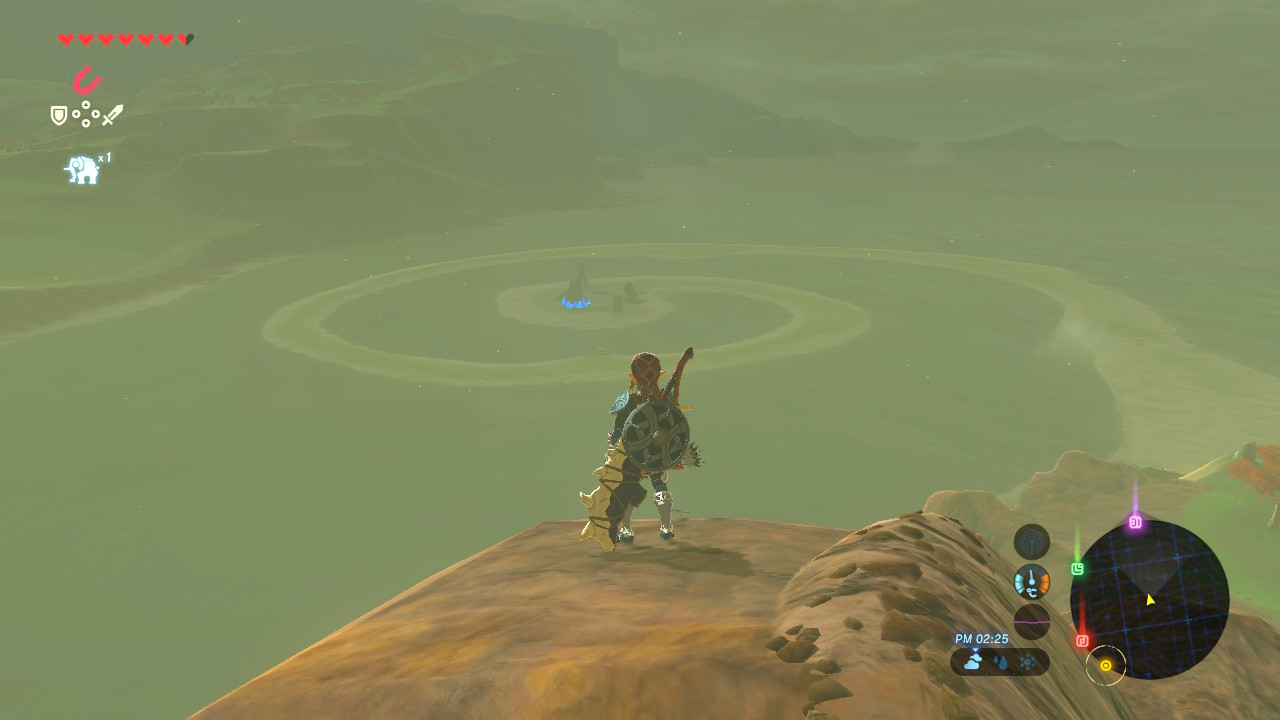This screenshot has height=720, width=1280.
Task: Pick the red map pin marker
Action: click(x=1082, y=640)
